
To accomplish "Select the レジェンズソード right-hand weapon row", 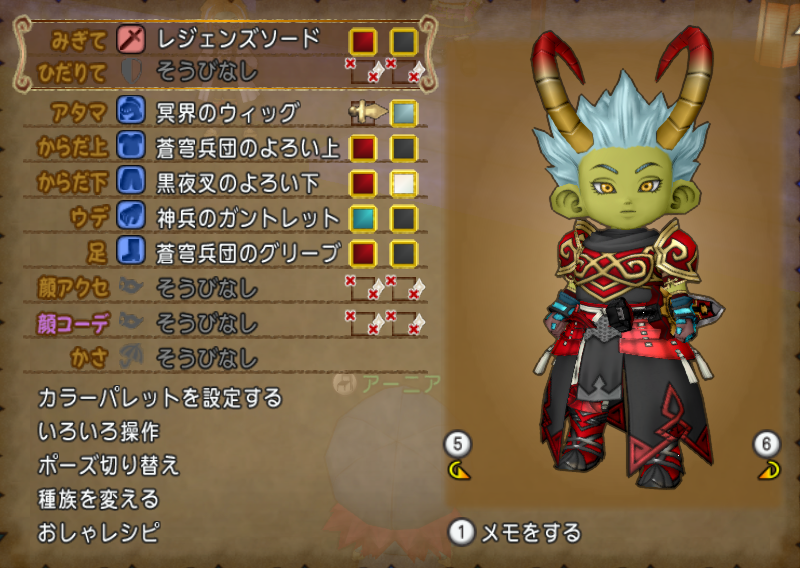I will 238,40.
